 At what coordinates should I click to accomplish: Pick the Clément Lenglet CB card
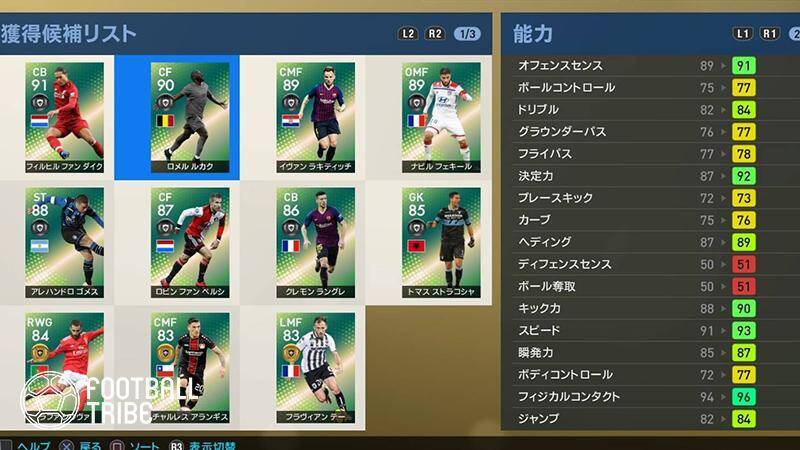[x=315, y=242]
